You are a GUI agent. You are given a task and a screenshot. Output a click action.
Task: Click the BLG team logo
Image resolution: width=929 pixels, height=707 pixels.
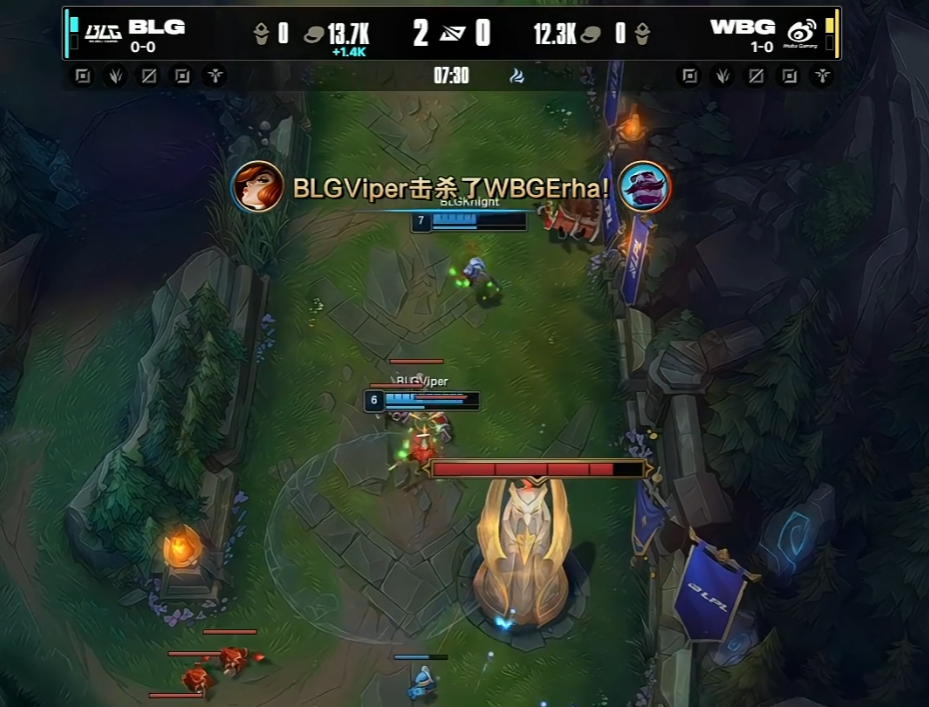pyautogui.click(x=104, y=32)
